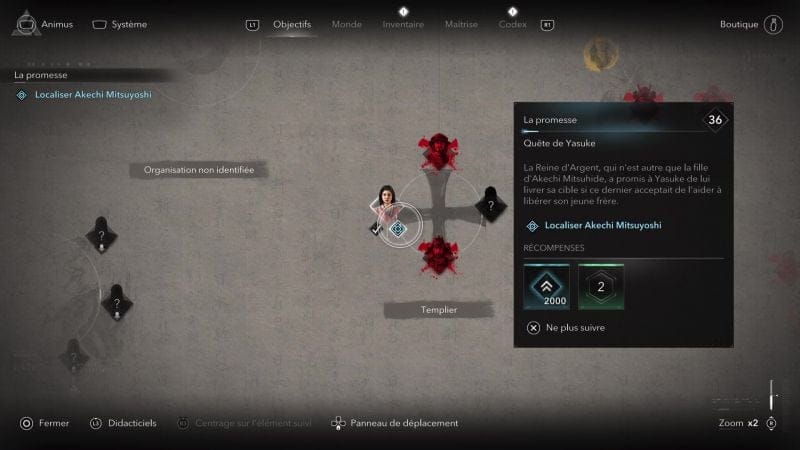Inspect the green reward tile marked 2
The height and width of the screenshot is (450, 800).
[601, 287]
